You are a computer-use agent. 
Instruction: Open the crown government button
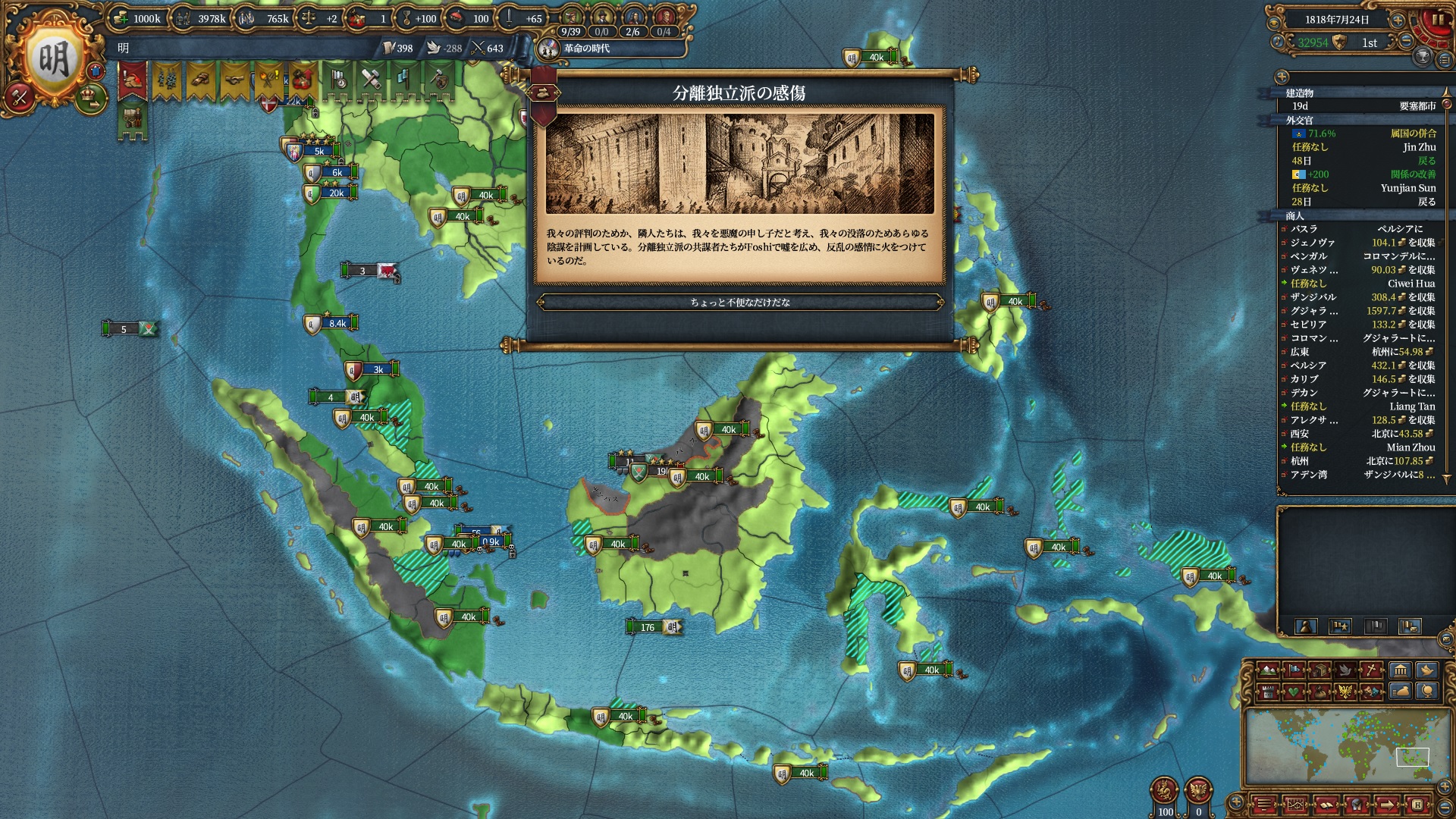pyautogui.click(x=91, y=97)
